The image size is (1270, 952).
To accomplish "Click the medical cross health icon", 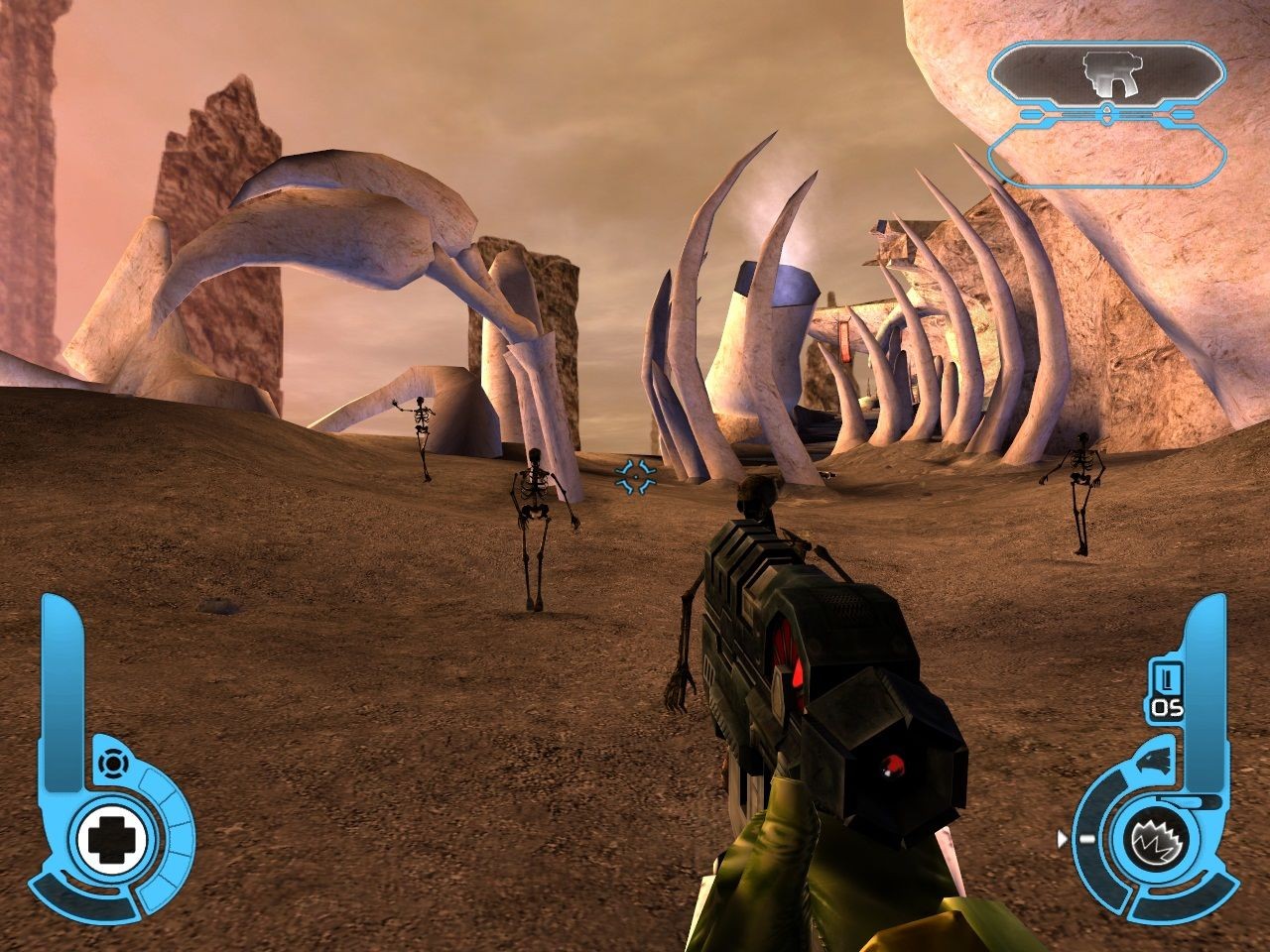I will [x=111, y=841].
